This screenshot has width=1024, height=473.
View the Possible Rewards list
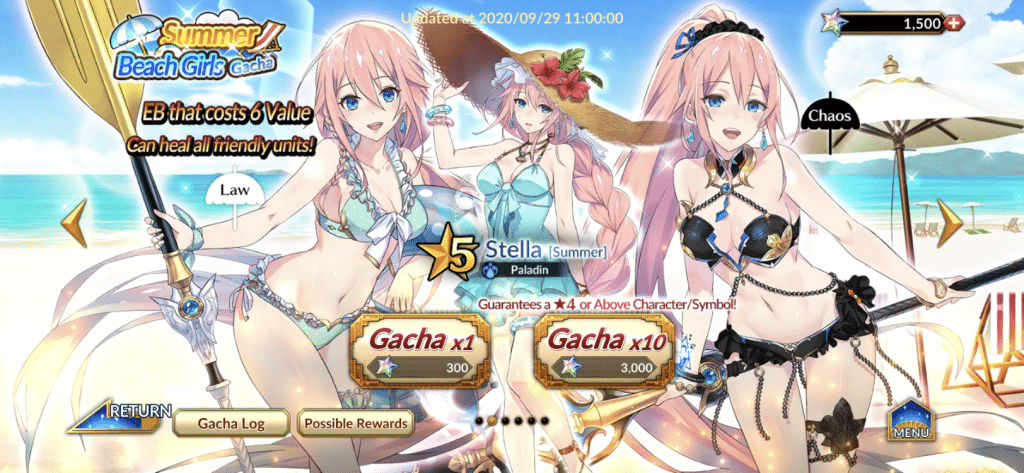click(x=356, y=424)
